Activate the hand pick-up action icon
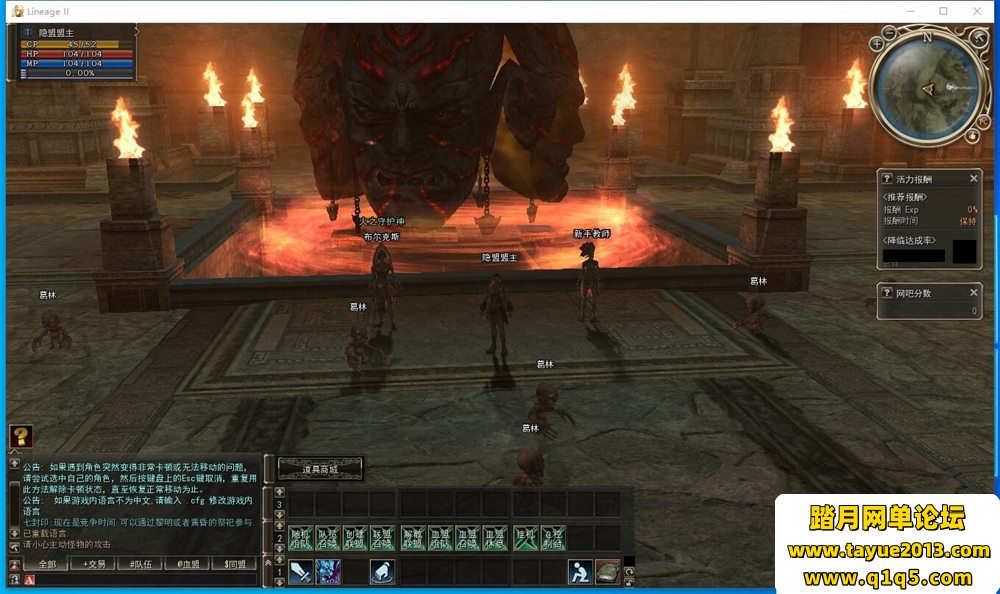 381,571
